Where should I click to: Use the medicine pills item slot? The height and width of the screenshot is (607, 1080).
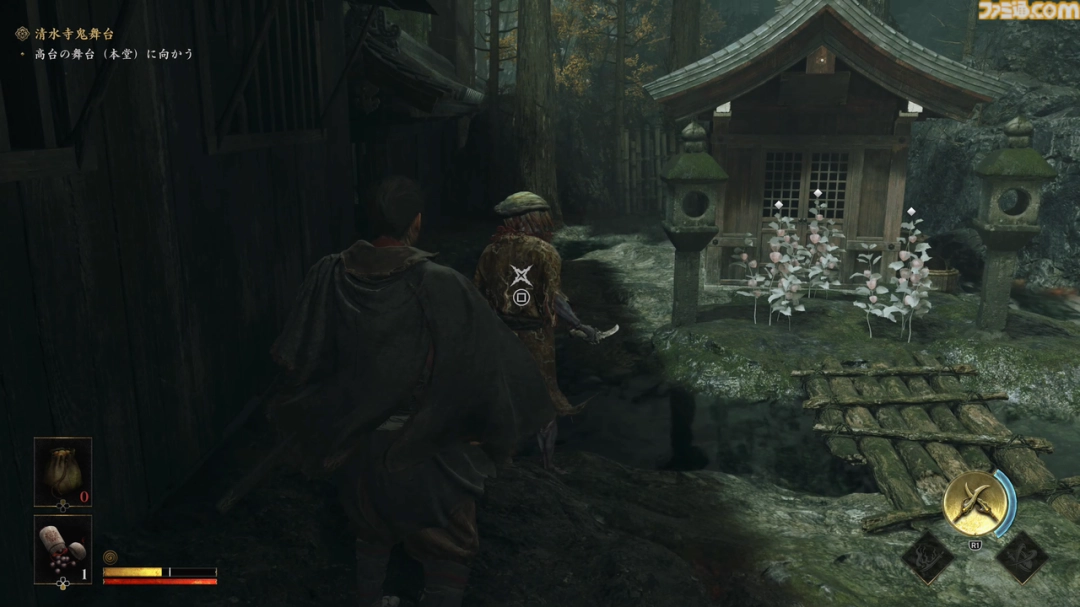point(62,548)
